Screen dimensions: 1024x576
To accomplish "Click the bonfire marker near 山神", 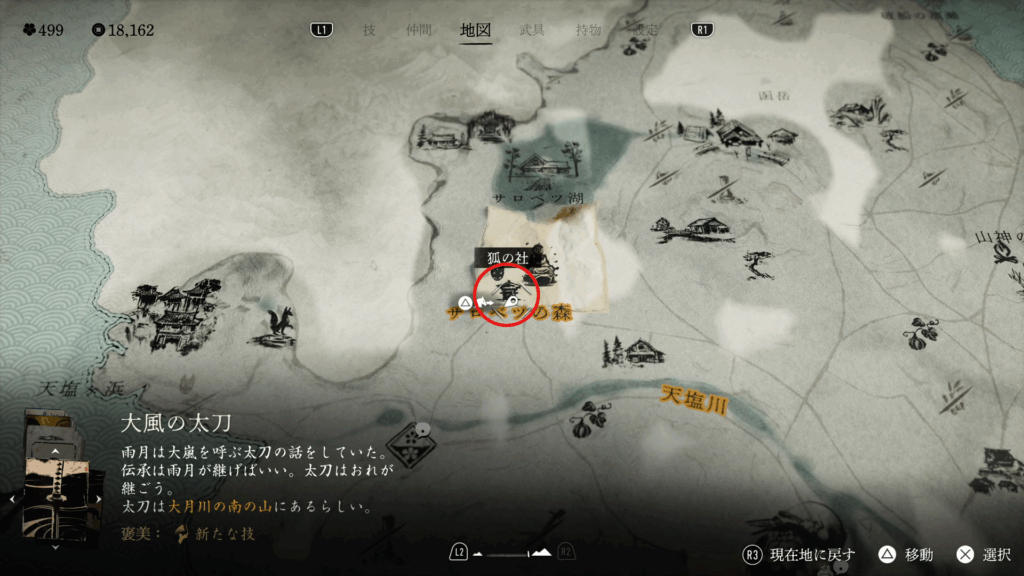I will (1004, 258).
